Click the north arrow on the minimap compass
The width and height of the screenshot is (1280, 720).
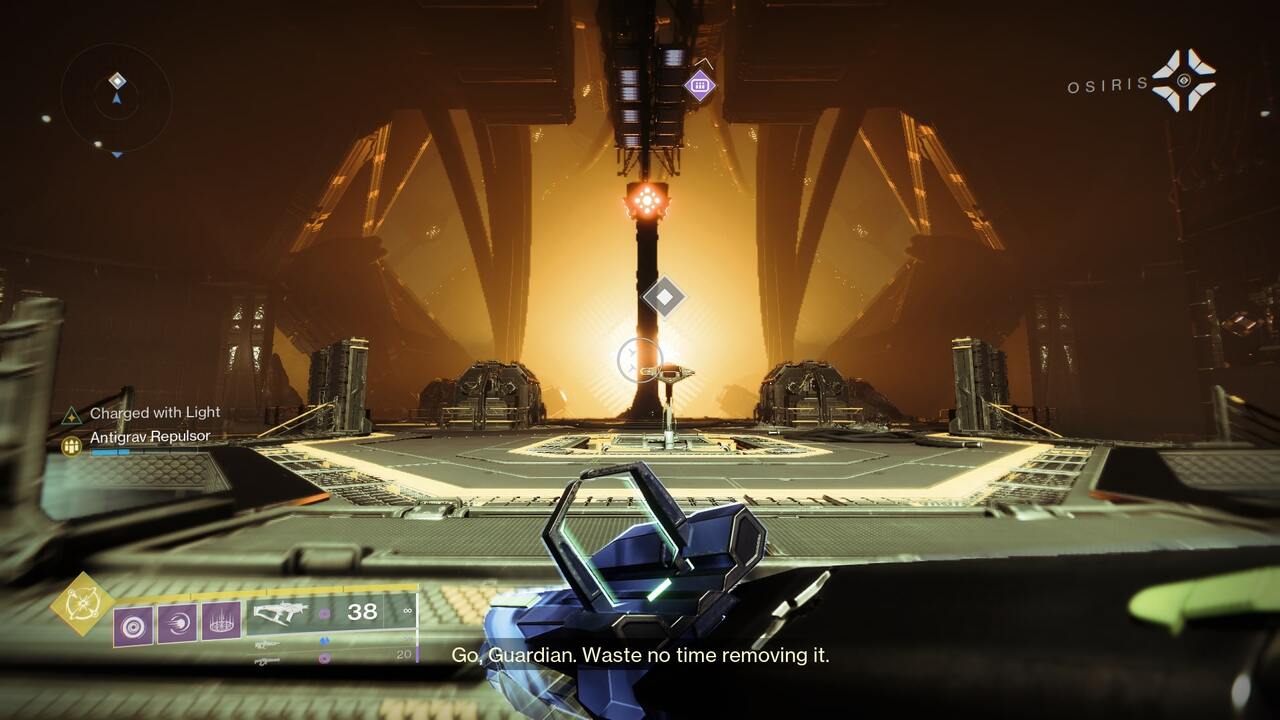(x=115, y=99)
